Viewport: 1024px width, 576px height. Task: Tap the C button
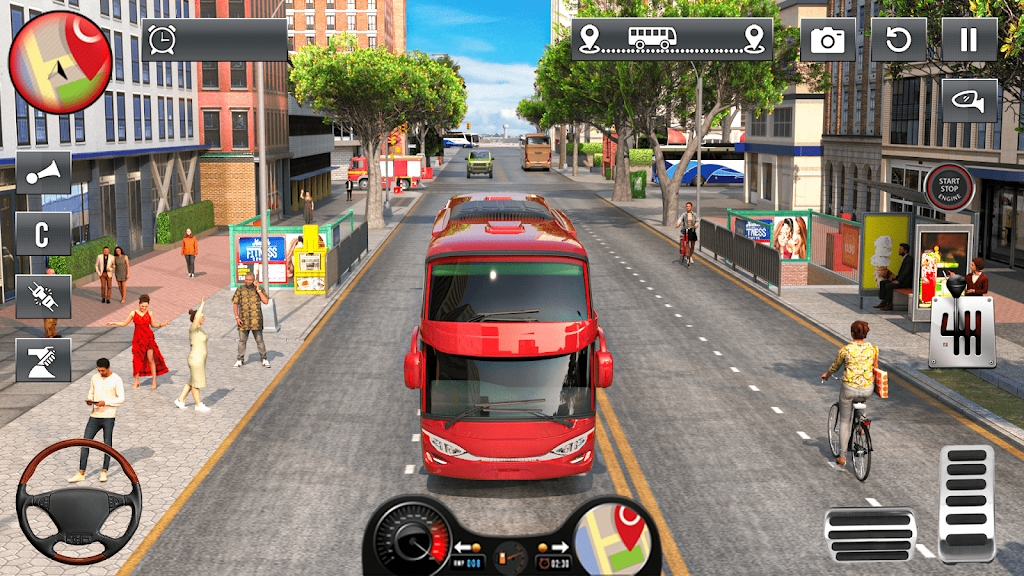(x=43, y=234)
